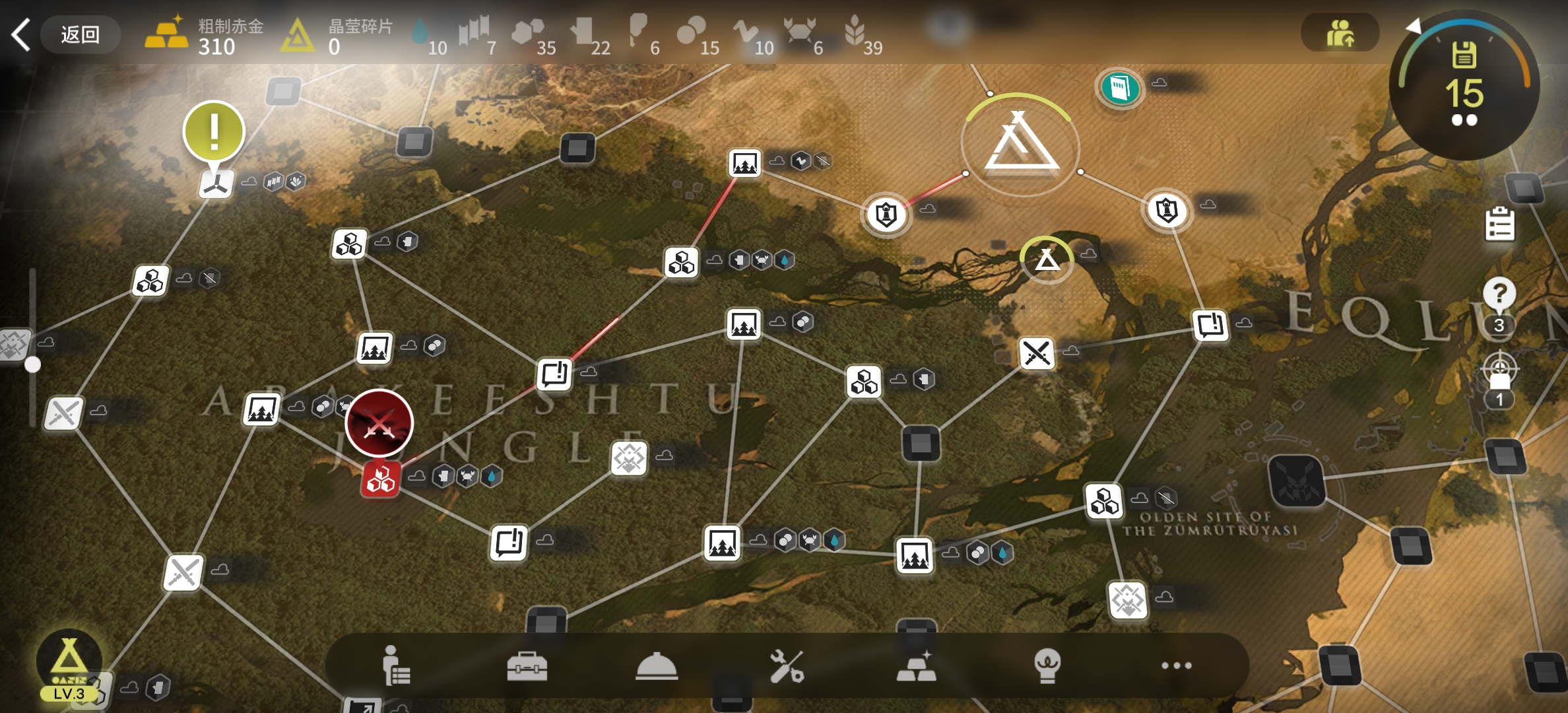Select the large base camp tent node
This screenshot has height=713, width=1568.
point(1020,145)
